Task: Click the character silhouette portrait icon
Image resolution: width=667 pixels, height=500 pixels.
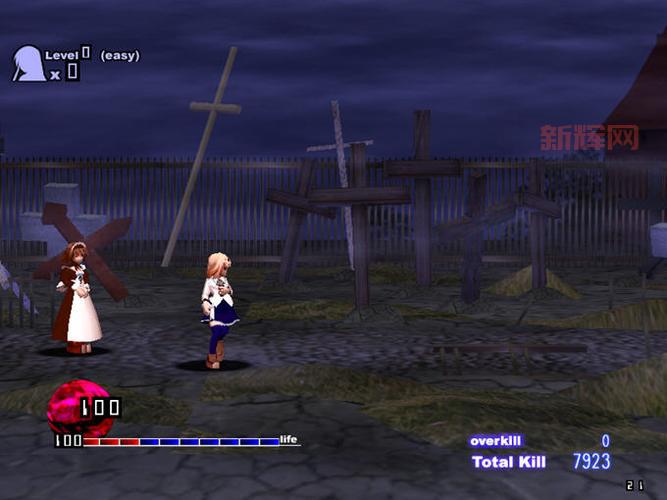Action: 27,64
